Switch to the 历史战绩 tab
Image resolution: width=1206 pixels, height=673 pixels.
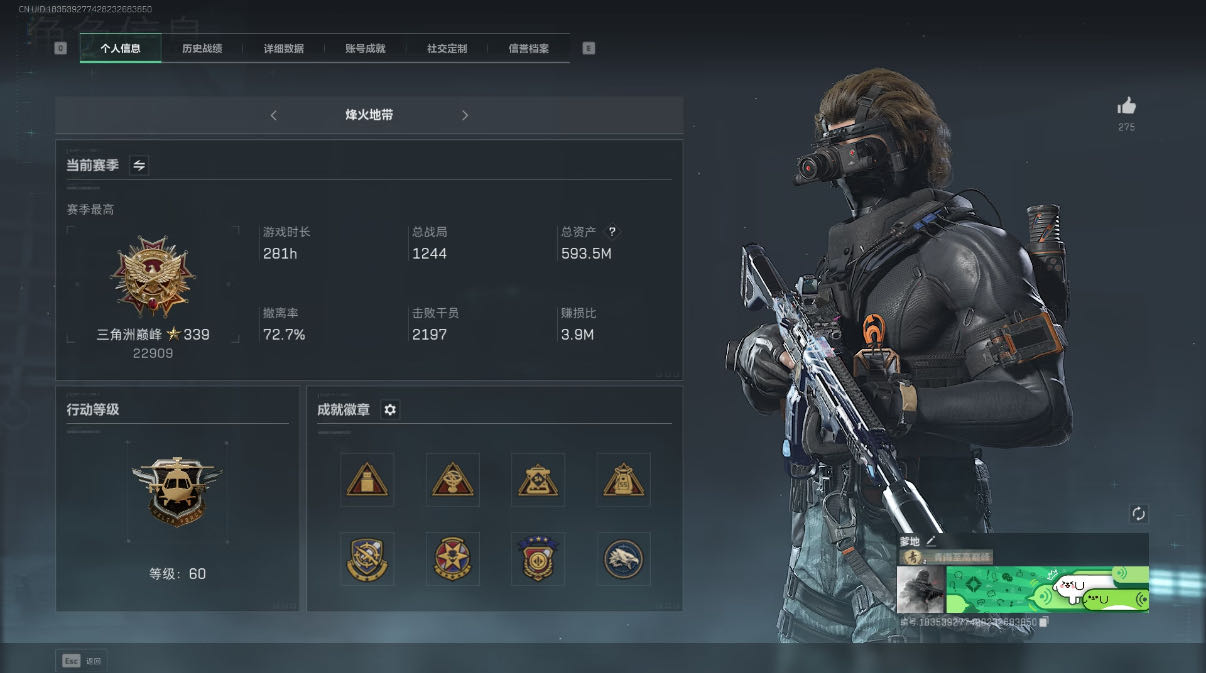point(202,48)
